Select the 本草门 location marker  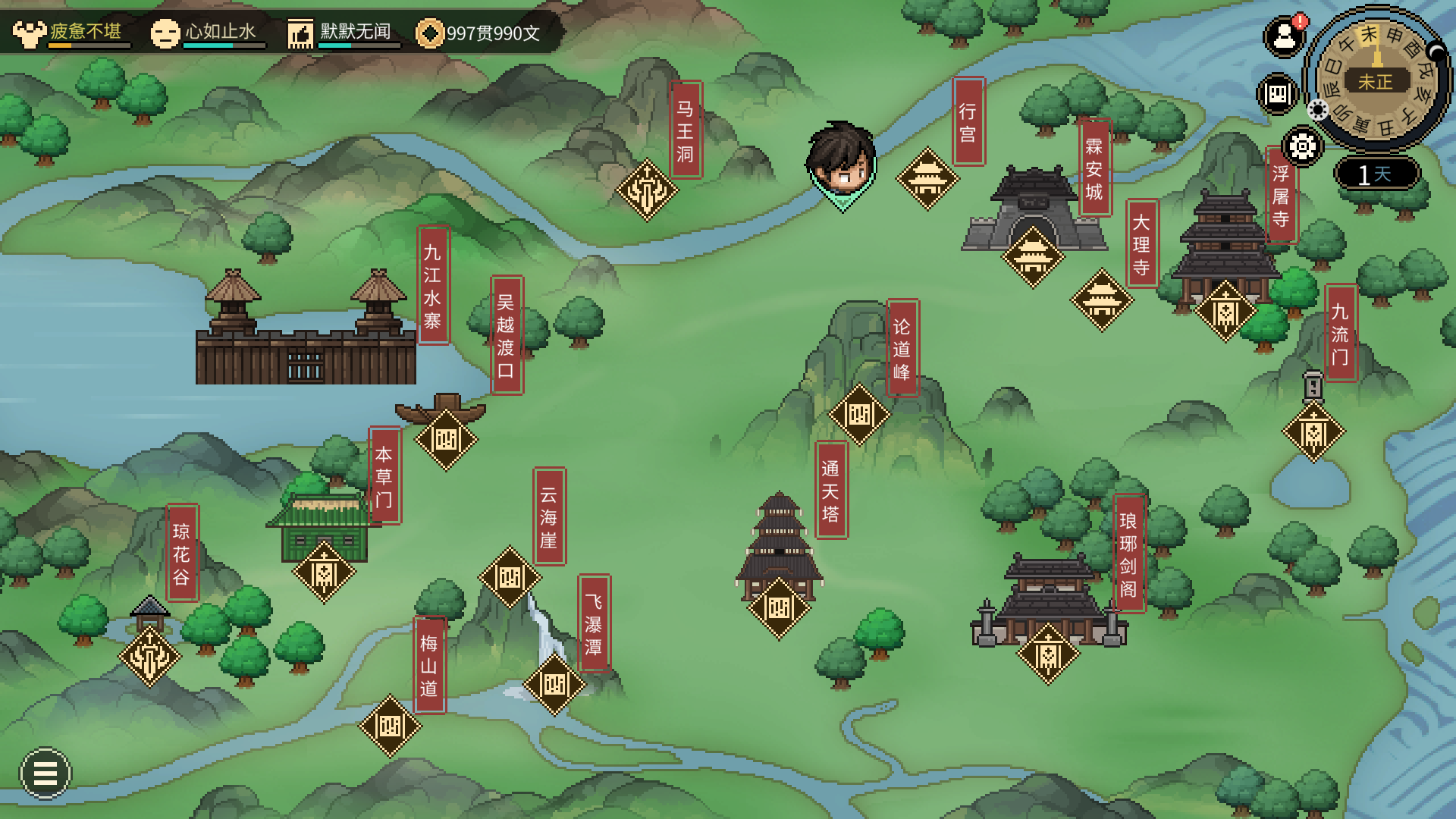[x=324, y=572]
